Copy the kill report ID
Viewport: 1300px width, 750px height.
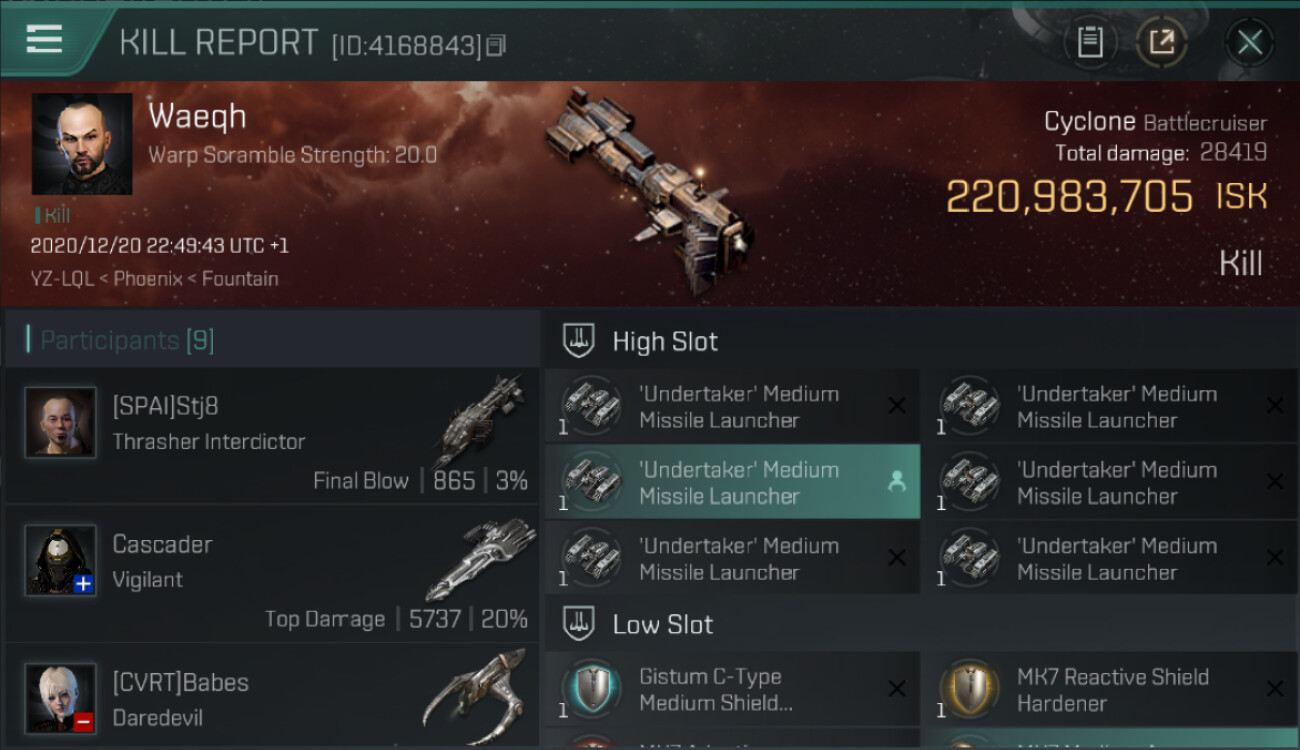497,45
